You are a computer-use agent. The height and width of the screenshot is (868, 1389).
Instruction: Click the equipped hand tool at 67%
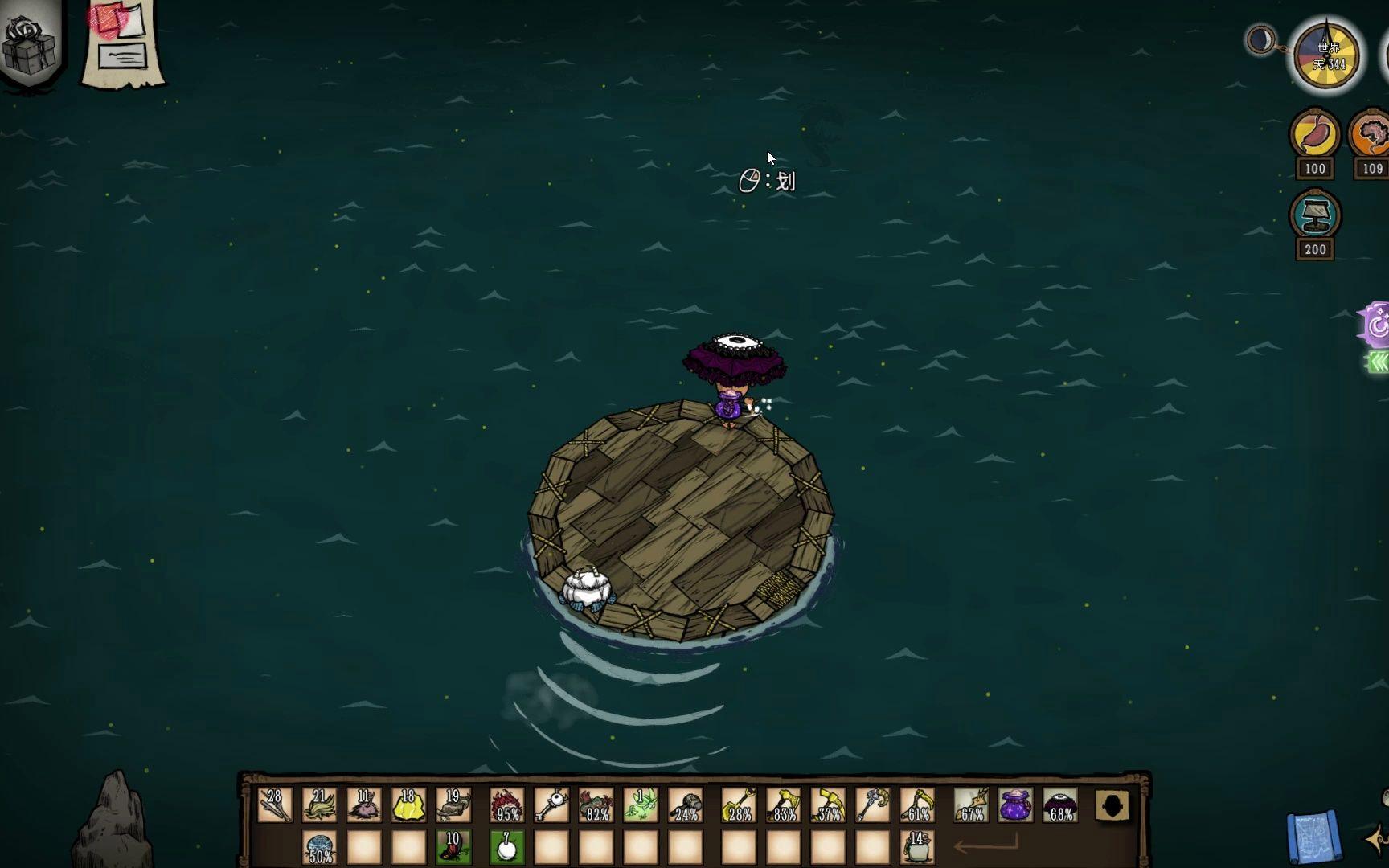pos(971,805)
